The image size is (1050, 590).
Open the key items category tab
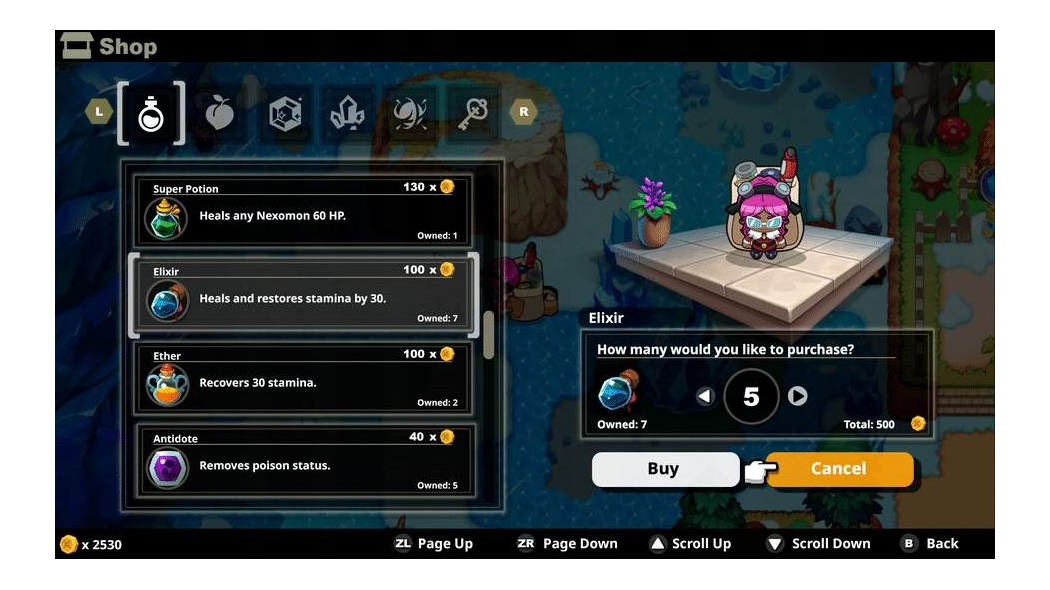pyautogui.click(x=474, y=113)
